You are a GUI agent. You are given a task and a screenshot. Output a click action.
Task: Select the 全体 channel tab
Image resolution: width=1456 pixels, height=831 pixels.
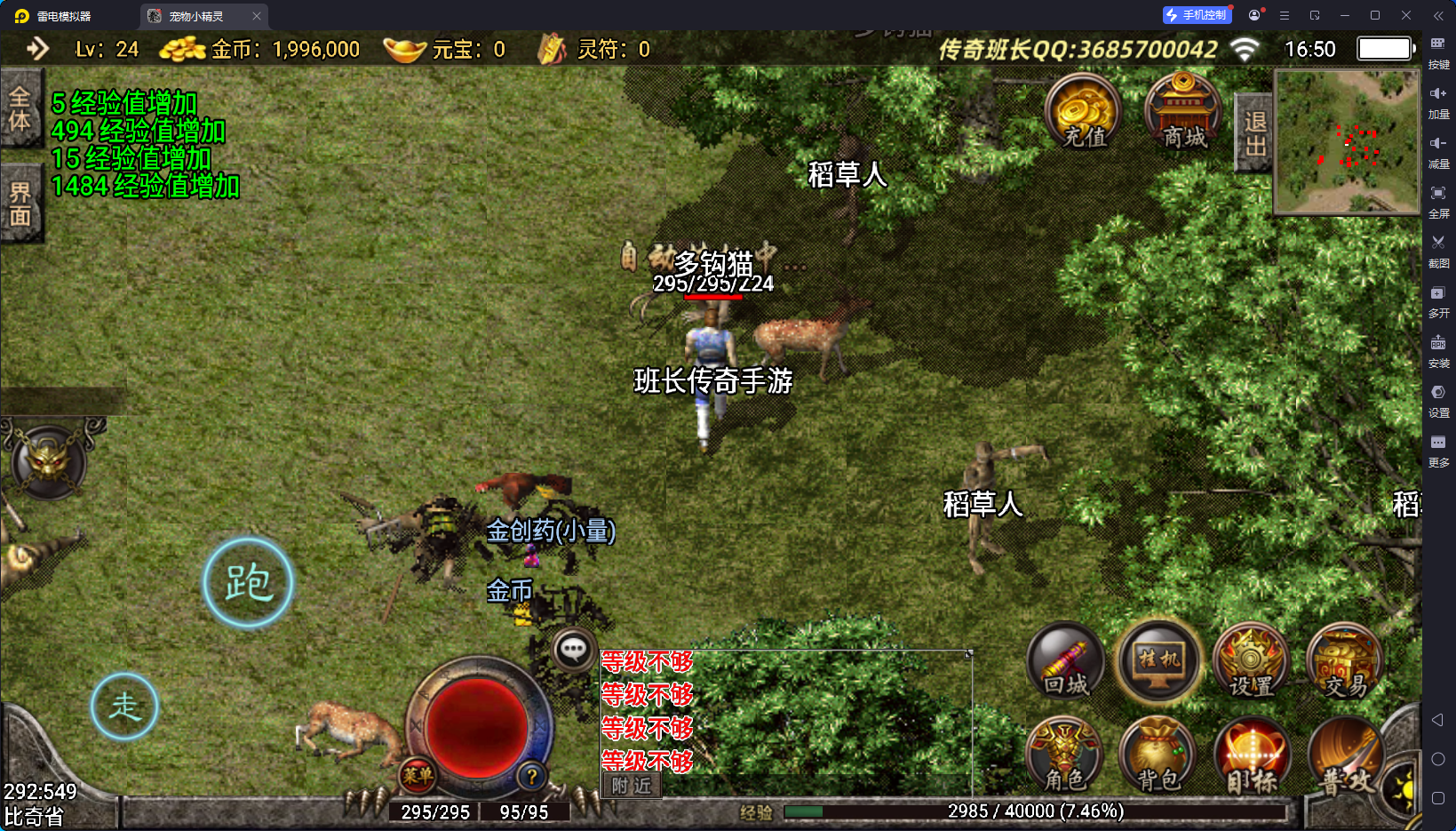pyautogui.click(x=20, y=109)
